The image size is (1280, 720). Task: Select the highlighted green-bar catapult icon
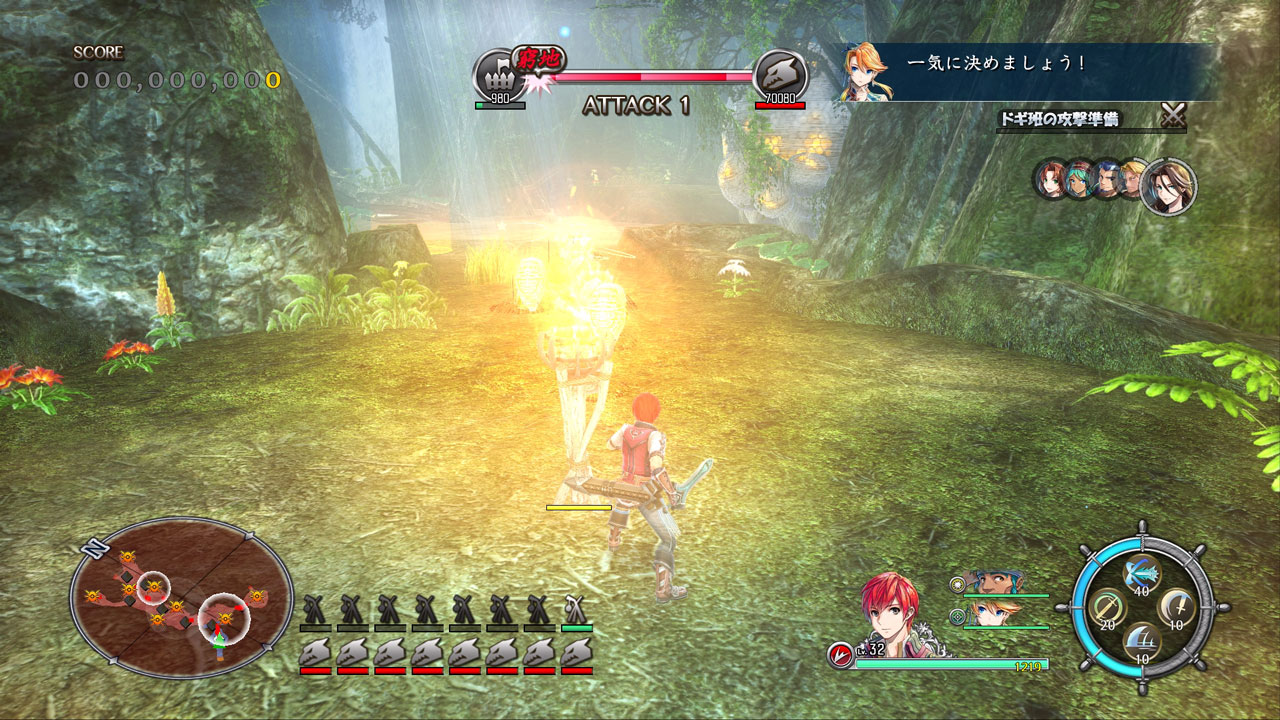pos(576,609)
